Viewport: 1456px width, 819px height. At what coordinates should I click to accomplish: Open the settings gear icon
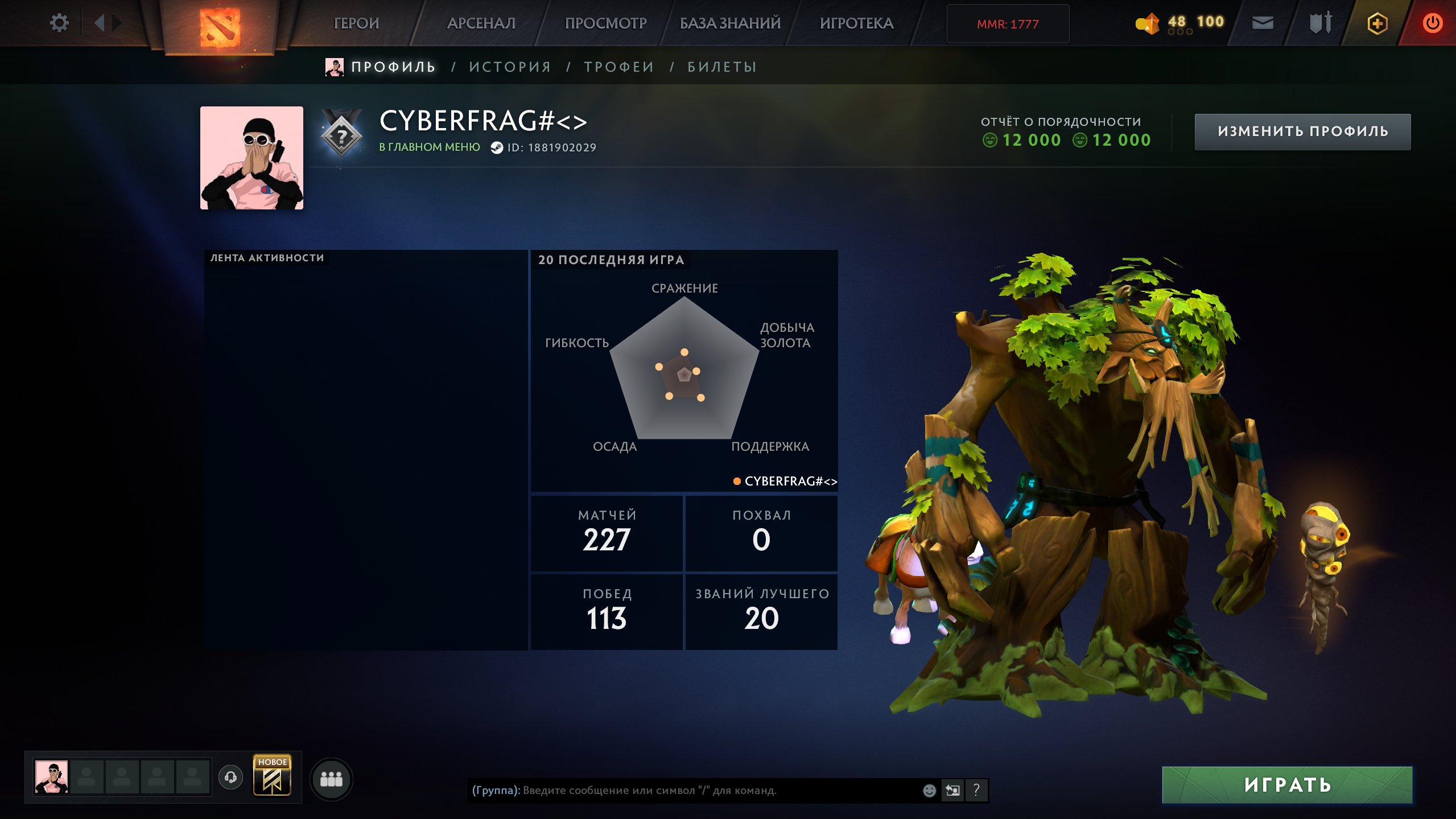[59, 23]
